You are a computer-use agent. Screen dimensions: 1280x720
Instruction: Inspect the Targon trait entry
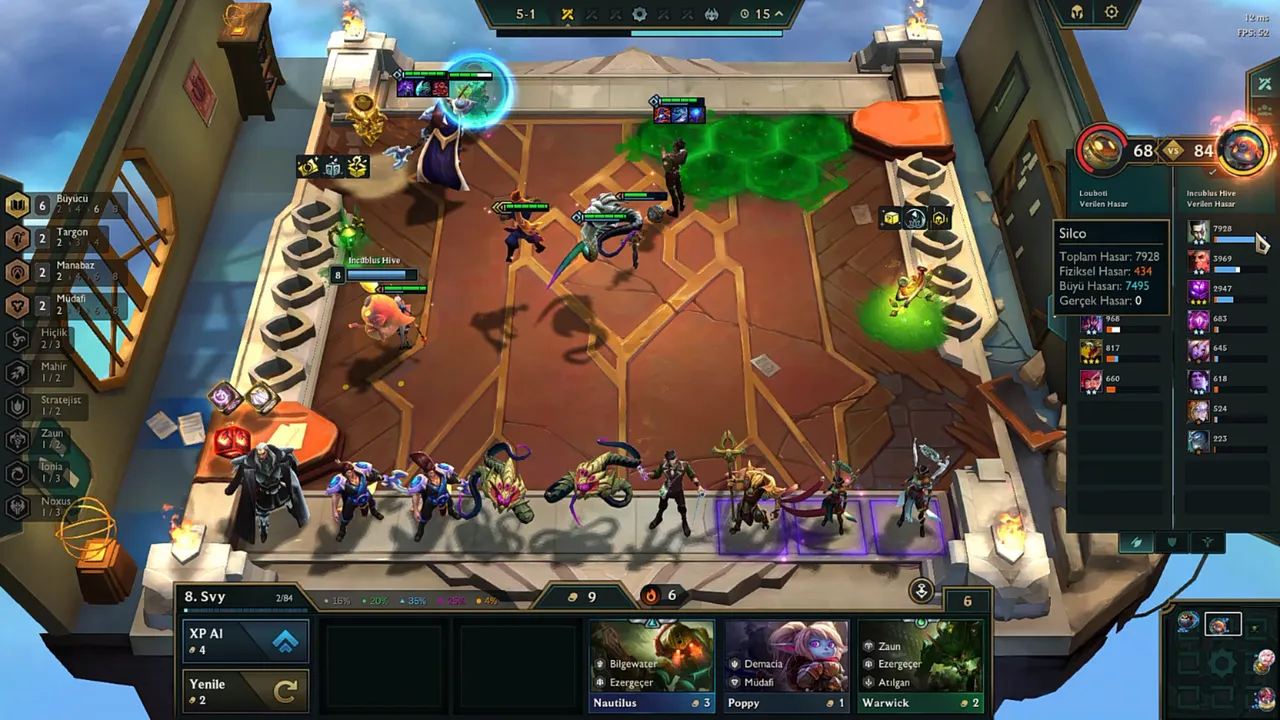pyautogui.click(x=60, y=238)
